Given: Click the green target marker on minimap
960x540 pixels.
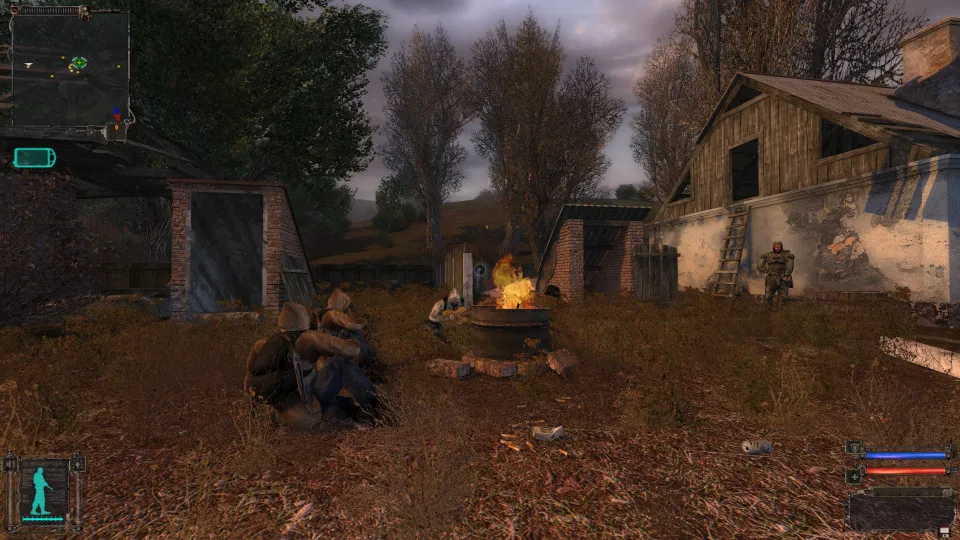Looking at the screenshot, I should 78,63.
